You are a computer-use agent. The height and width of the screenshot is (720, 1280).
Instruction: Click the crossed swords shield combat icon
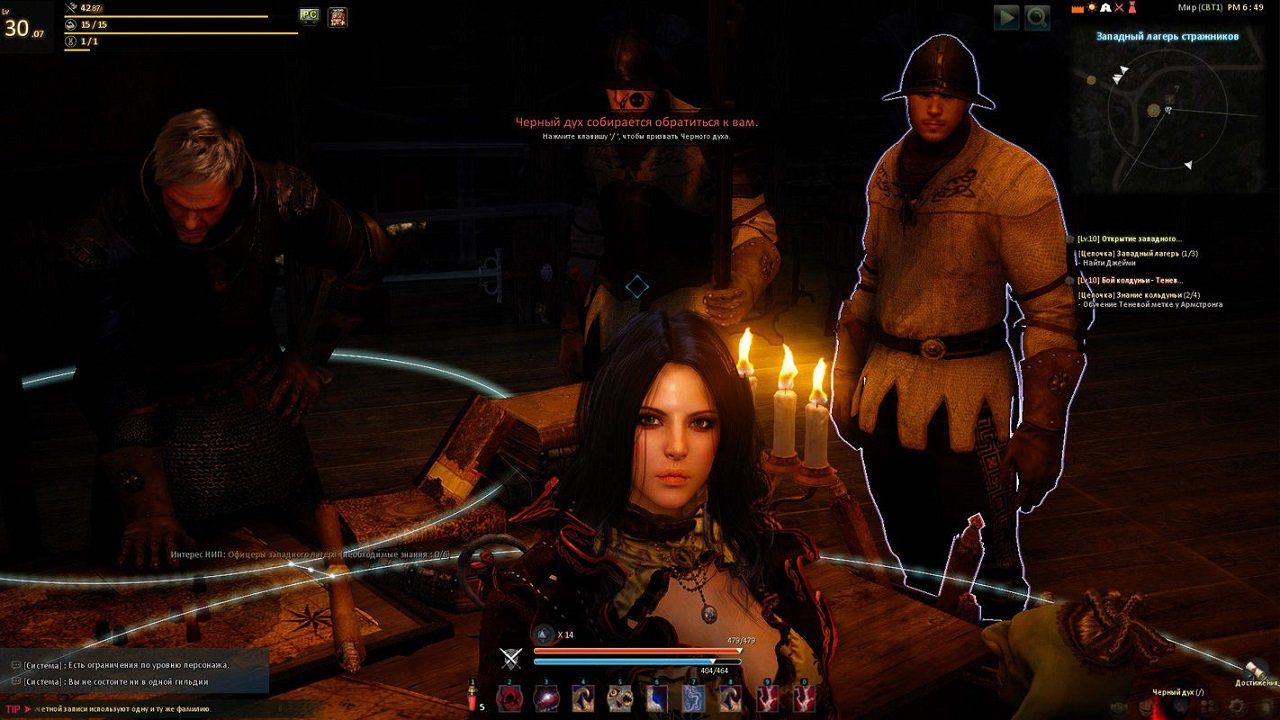(511, 657)
